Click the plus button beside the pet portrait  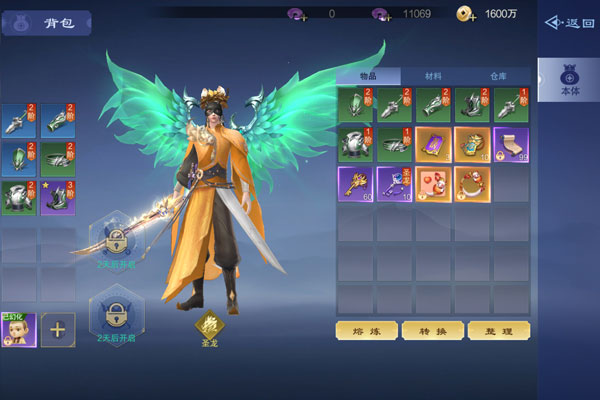[57, 329]
